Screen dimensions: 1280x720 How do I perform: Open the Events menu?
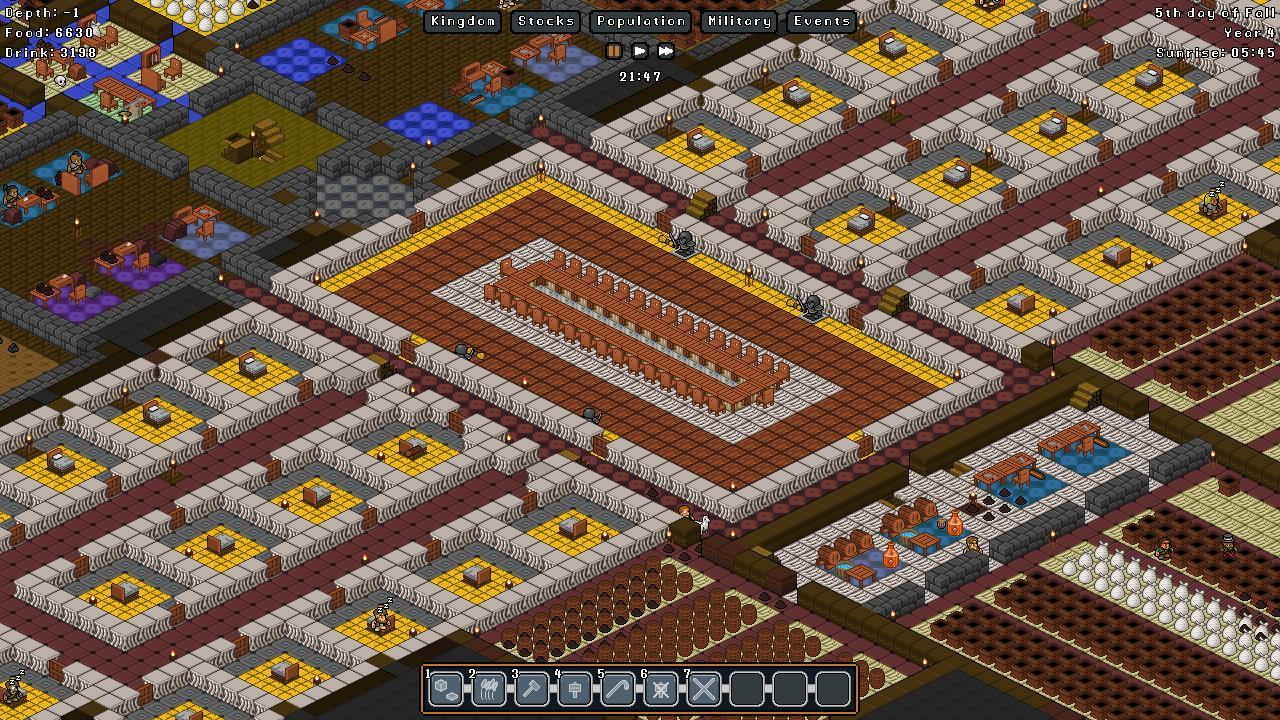(820, 21)
